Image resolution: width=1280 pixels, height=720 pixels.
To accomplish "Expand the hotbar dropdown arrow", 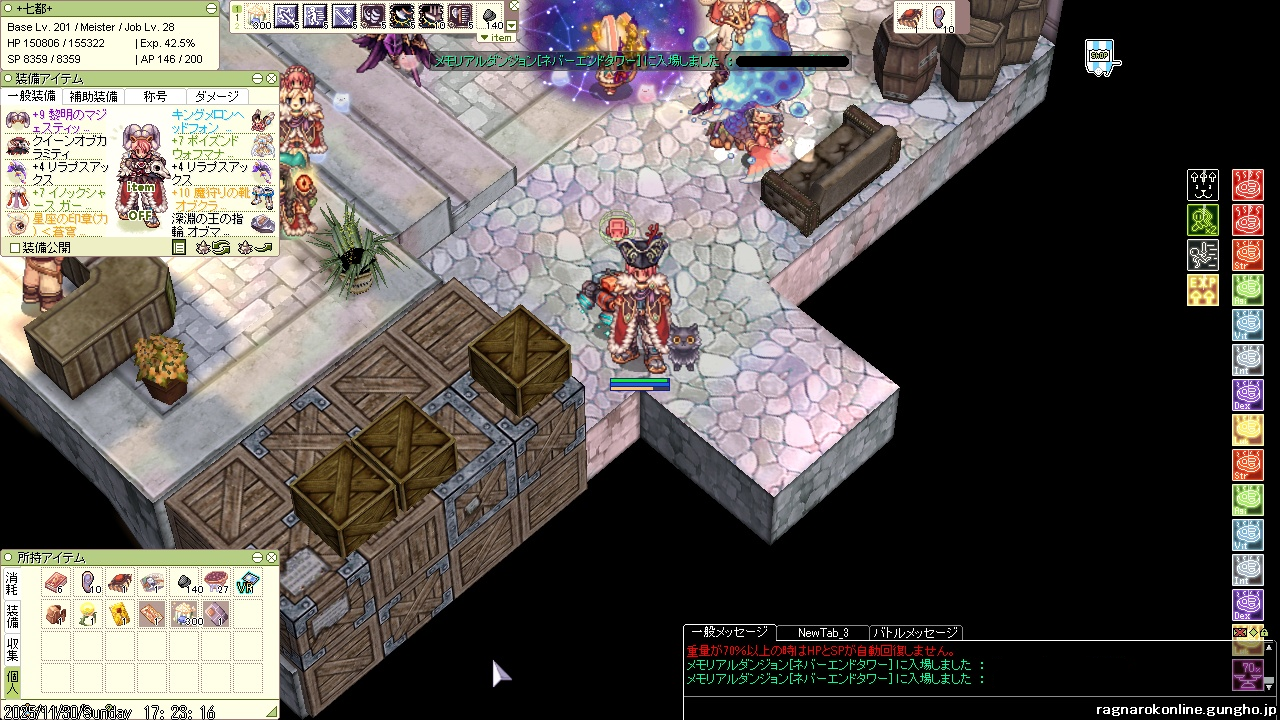I will pyautogui.click(x=513, y=25).
